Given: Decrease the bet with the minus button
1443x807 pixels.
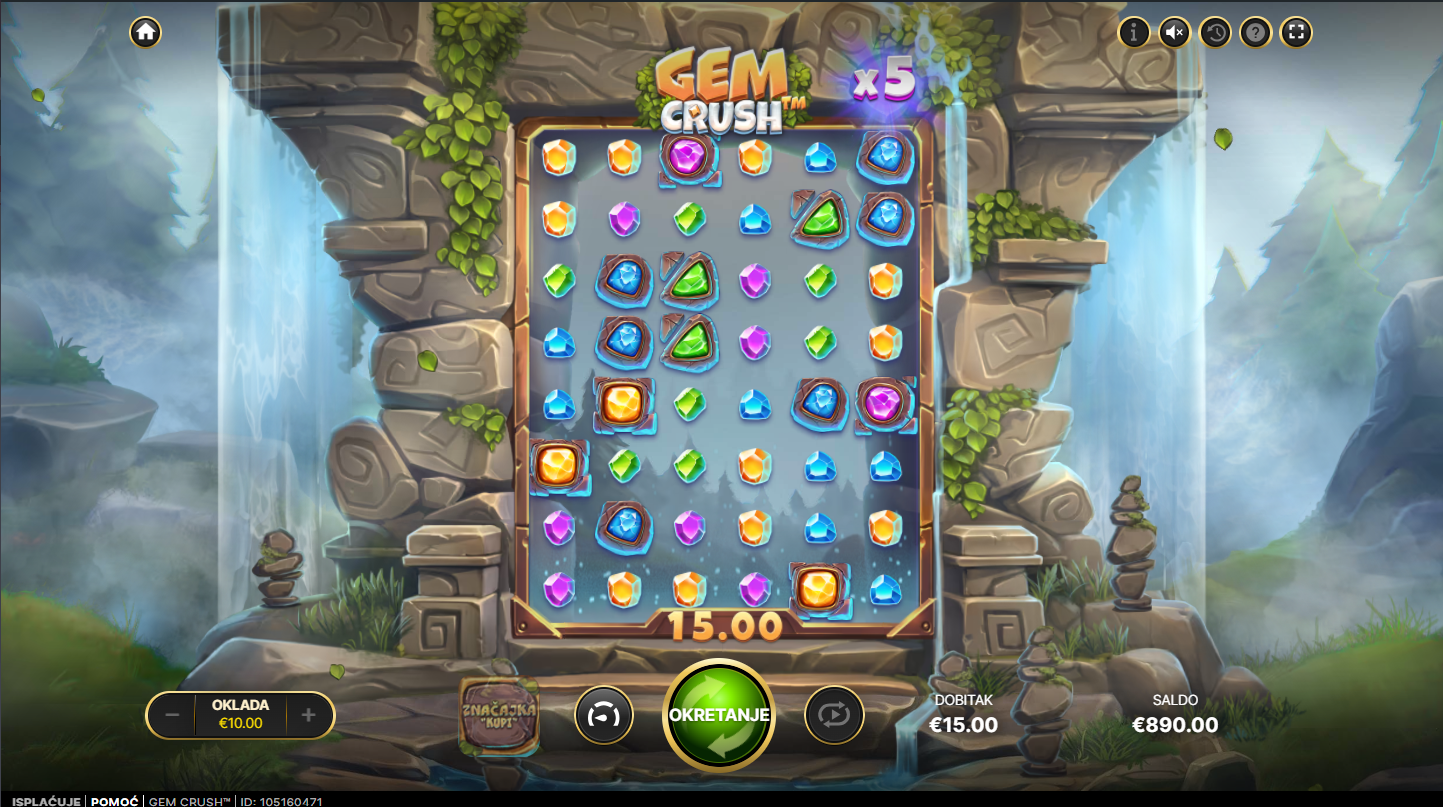Looking at the screenshot, I should tap(172, 715).
